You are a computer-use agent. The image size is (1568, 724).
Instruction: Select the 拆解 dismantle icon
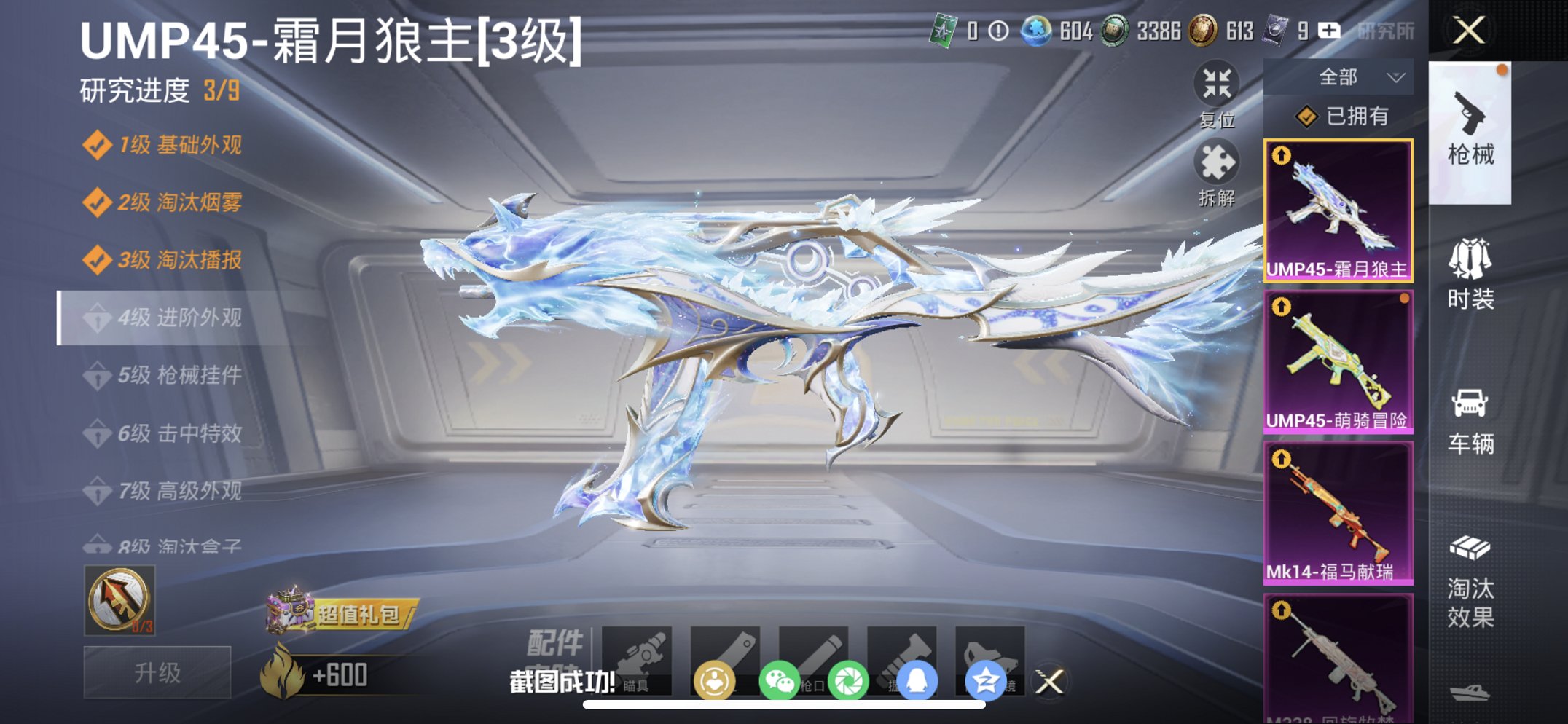(x=1218, y=169)
